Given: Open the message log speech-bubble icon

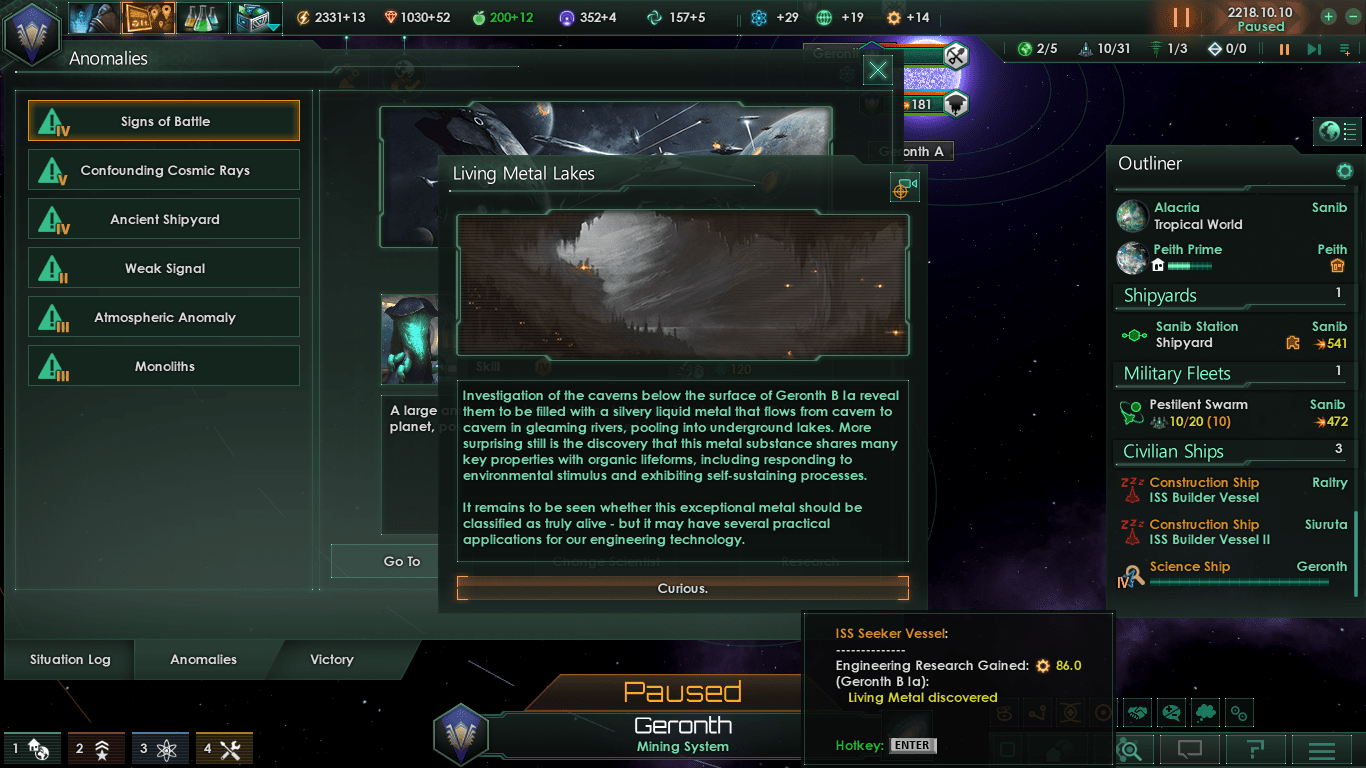Looking at the screenshot, I should pos(1190,749).
